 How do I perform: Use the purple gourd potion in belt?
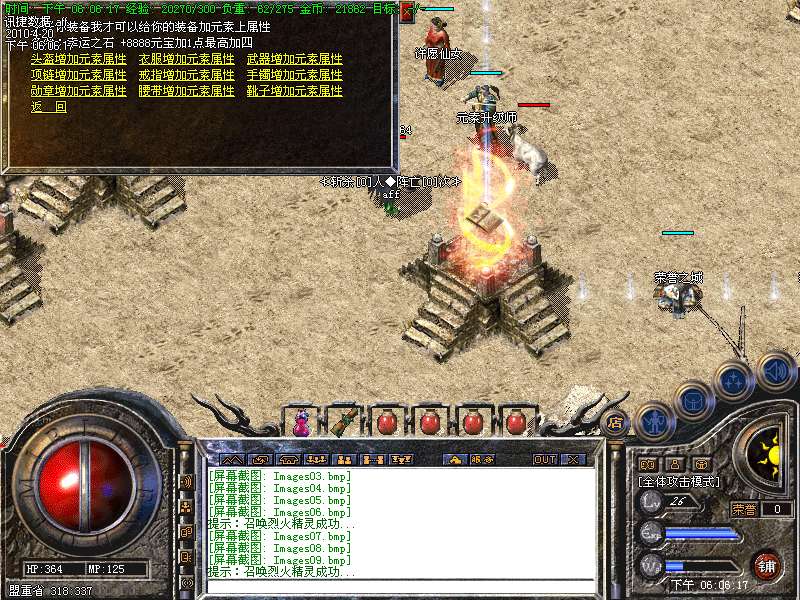click(301, 423)
